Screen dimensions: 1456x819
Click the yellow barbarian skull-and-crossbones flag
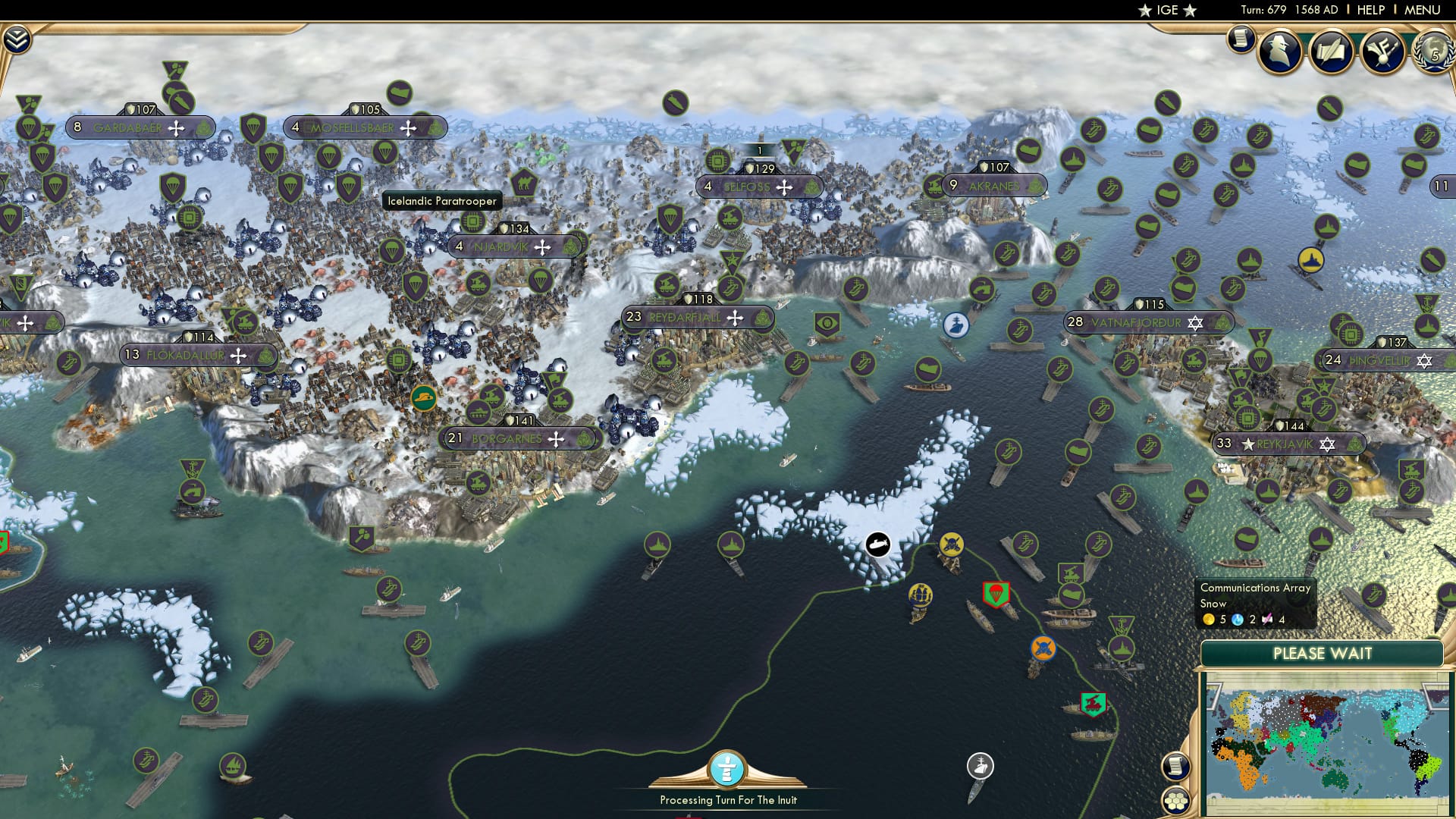click(x=952, y=544)
